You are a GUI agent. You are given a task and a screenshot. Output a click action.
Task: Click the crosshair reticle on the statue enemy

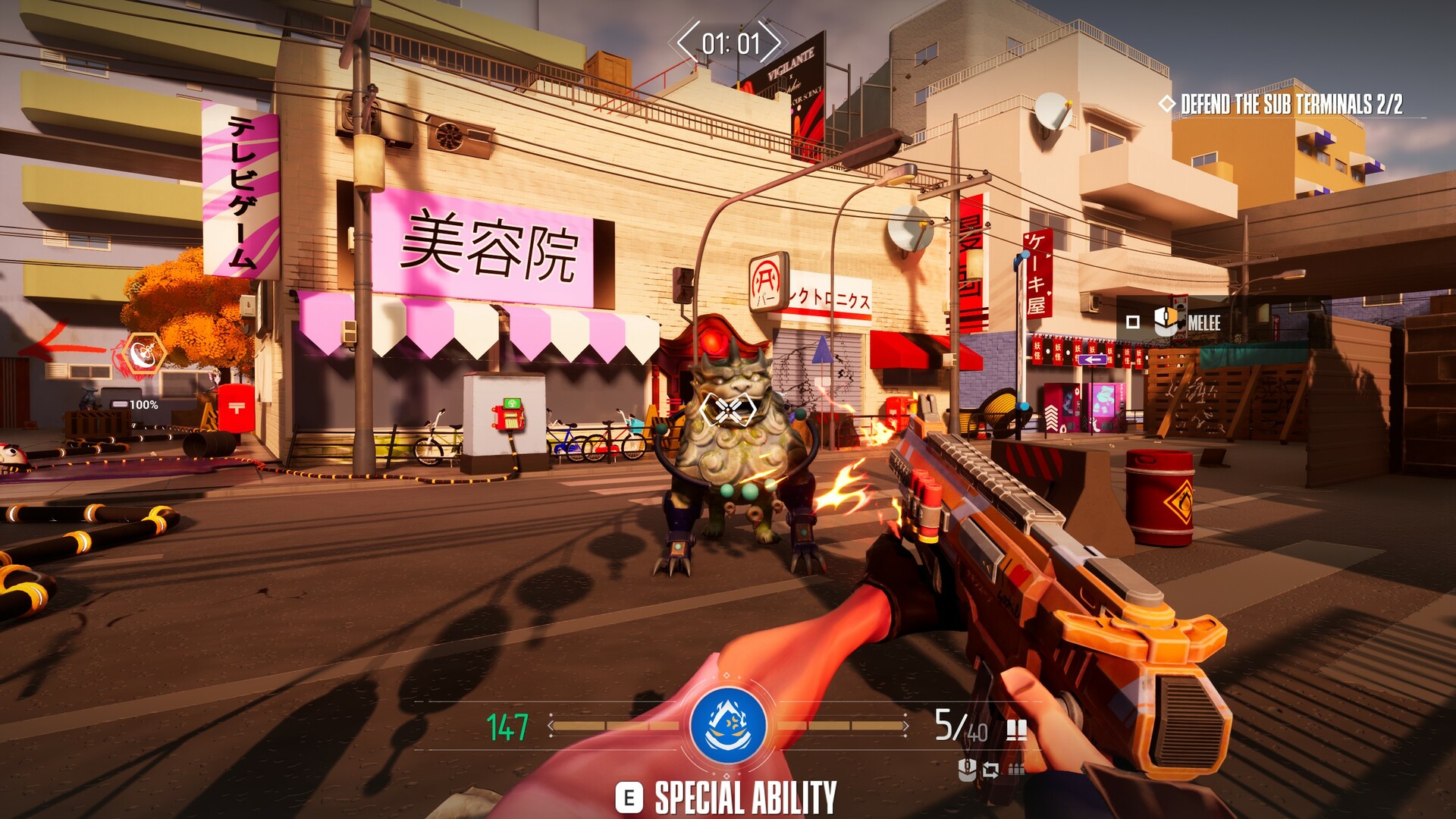coord(730,409)
